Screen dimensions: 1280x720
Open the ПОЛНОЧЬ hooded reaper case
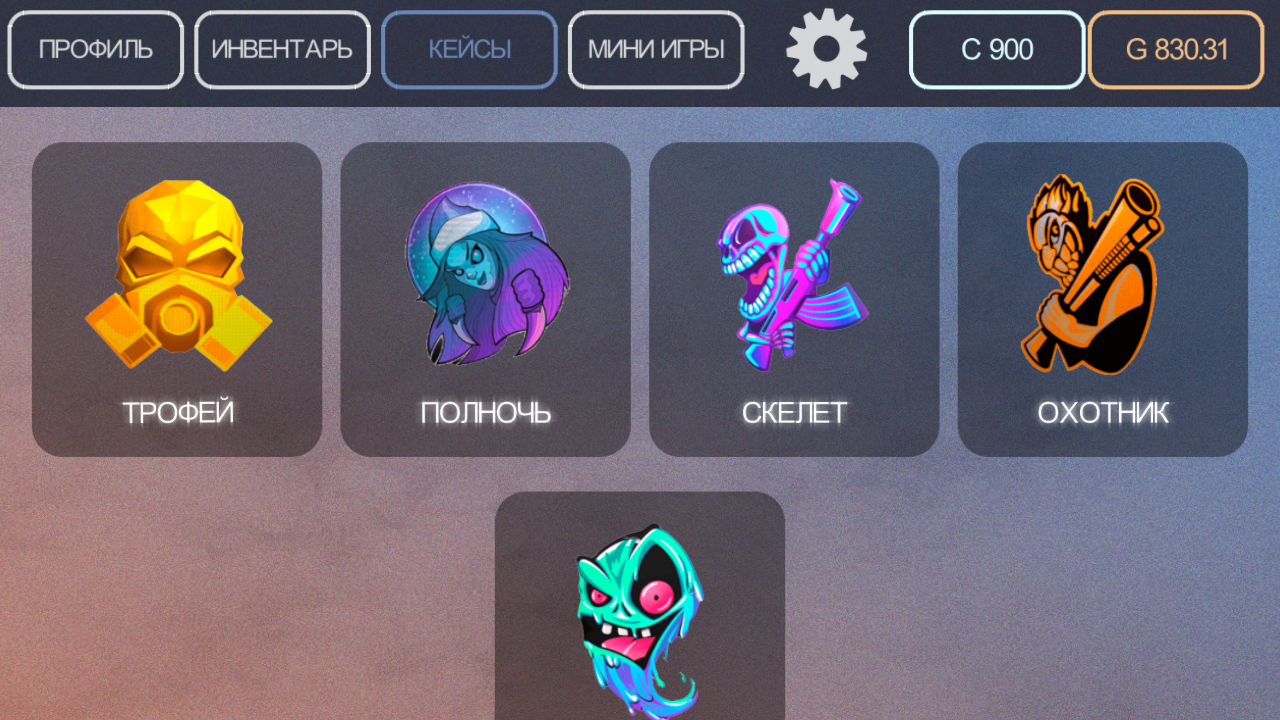point(485,297)
